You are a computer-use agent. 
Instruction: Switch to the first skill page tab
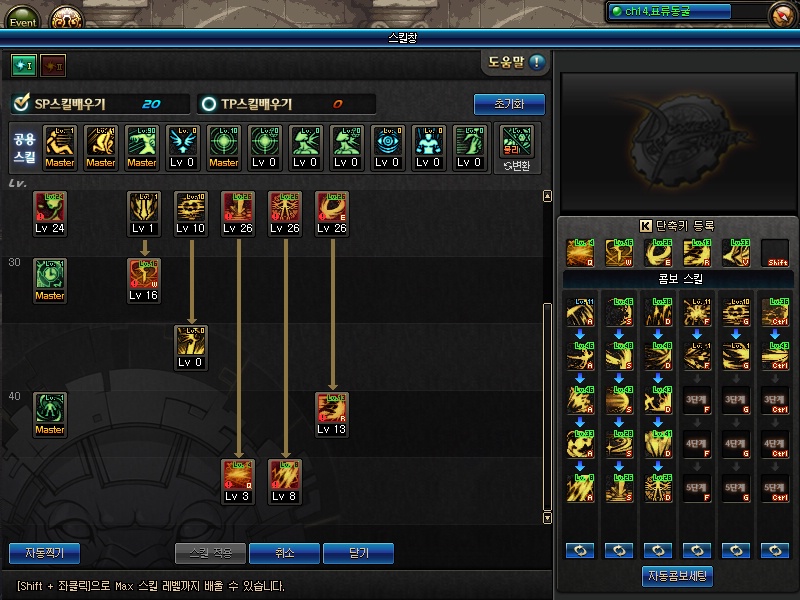point(23,65)
